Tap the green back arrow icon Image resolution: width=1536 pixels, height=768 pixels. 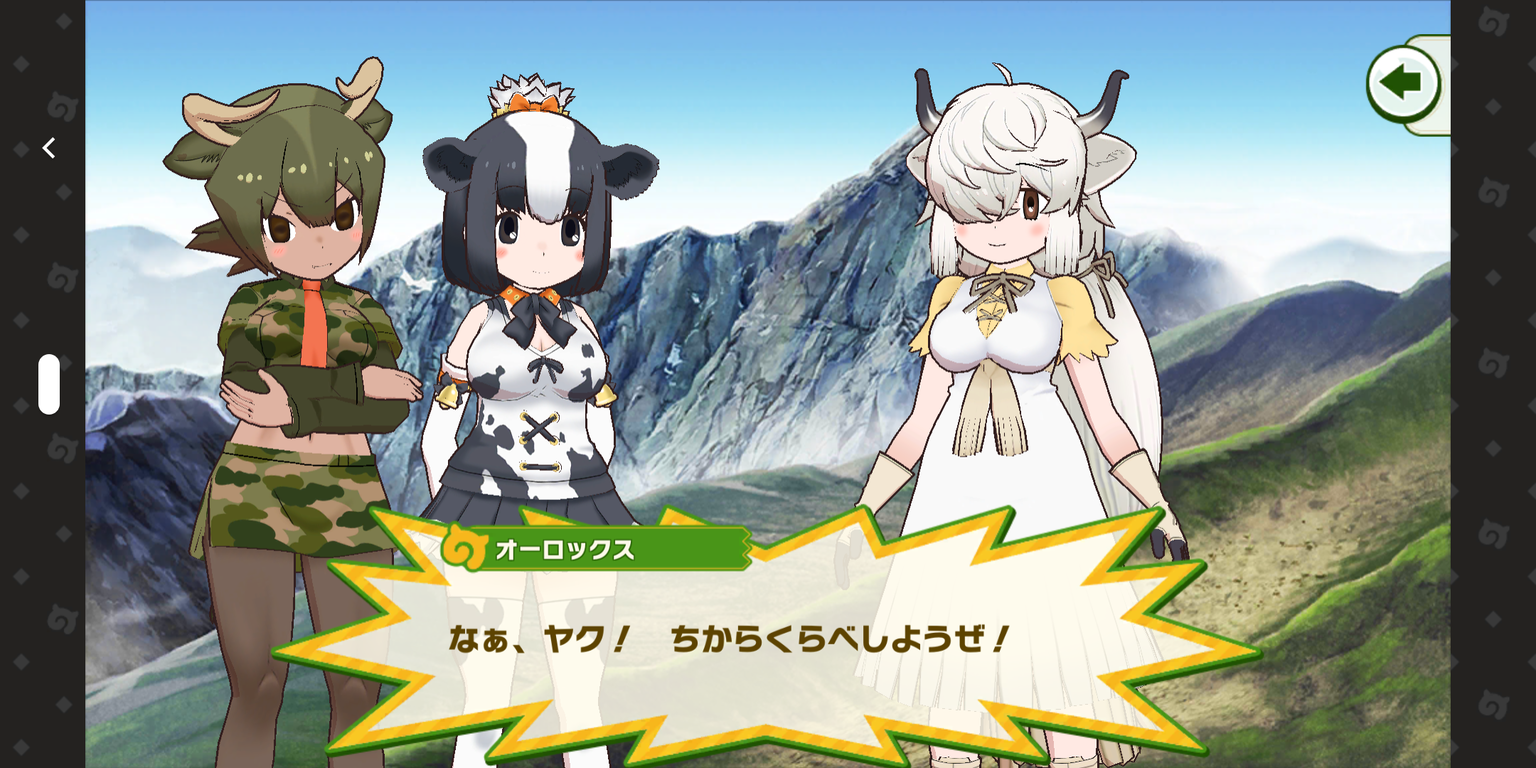click(1404, 84)
